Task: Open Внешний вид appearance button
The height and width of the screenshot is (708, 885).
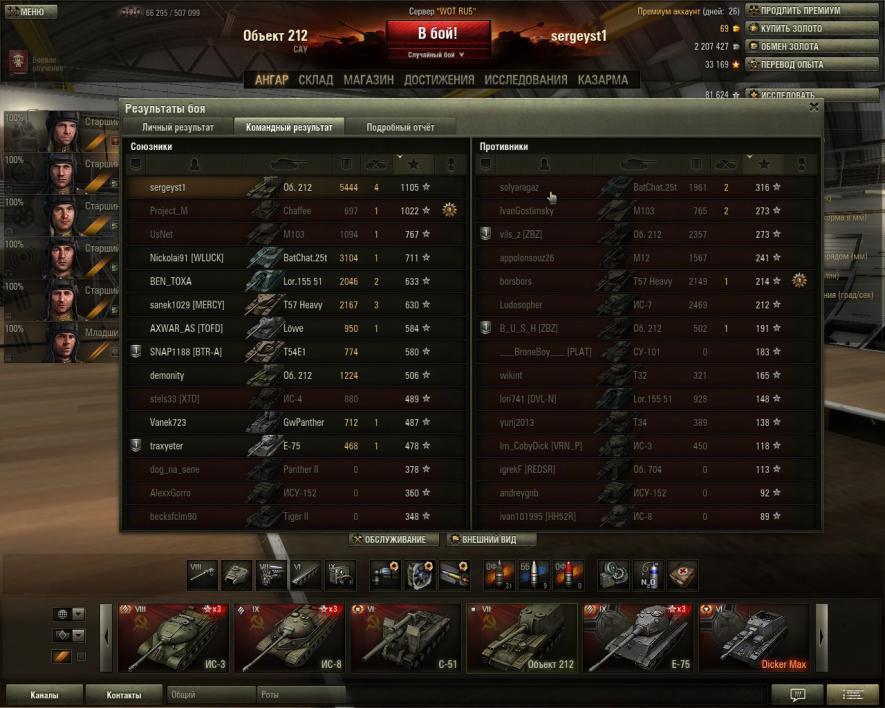Action: (x=490, y=540)
